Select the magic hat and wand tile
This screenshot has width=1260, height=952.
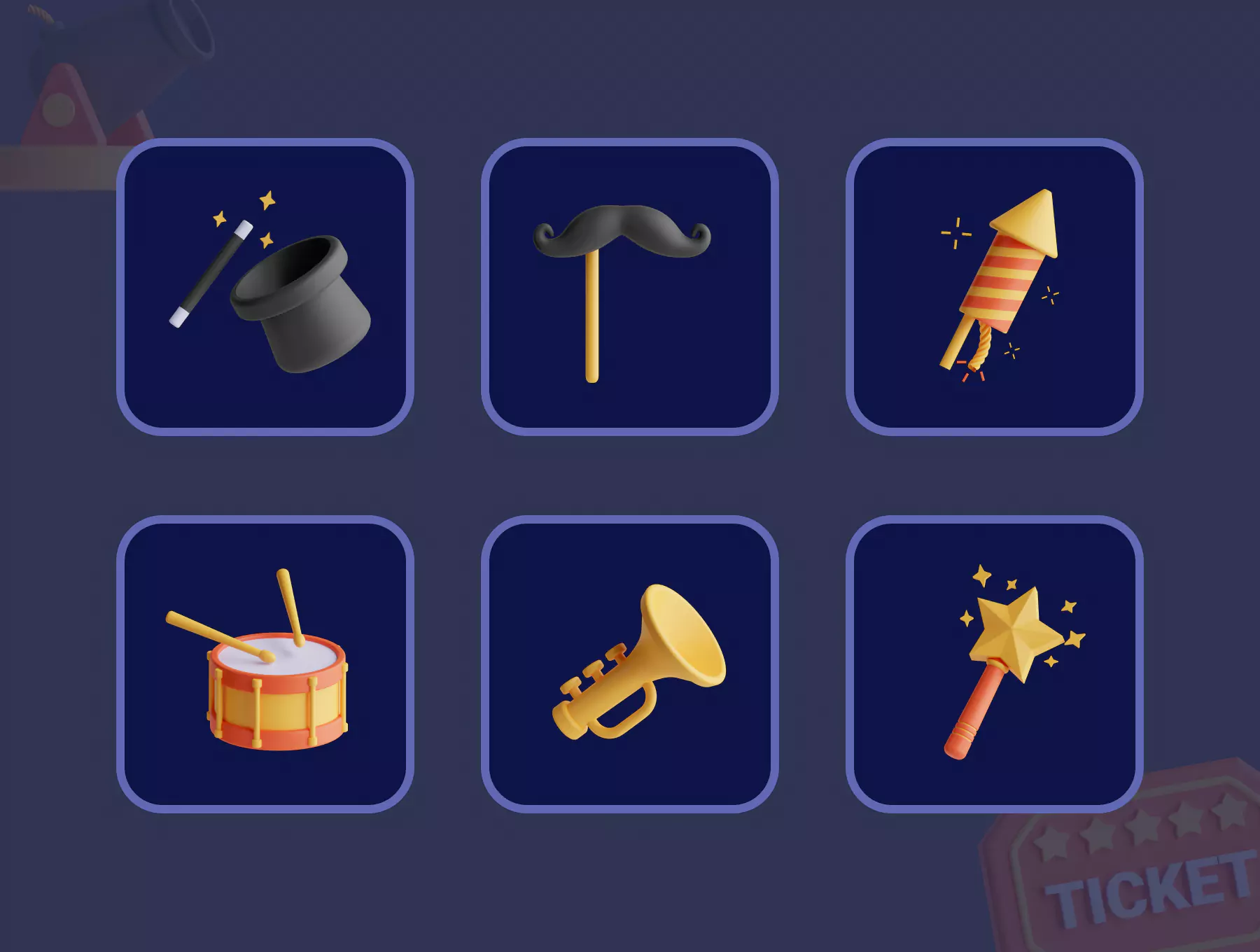coord(265,287)
